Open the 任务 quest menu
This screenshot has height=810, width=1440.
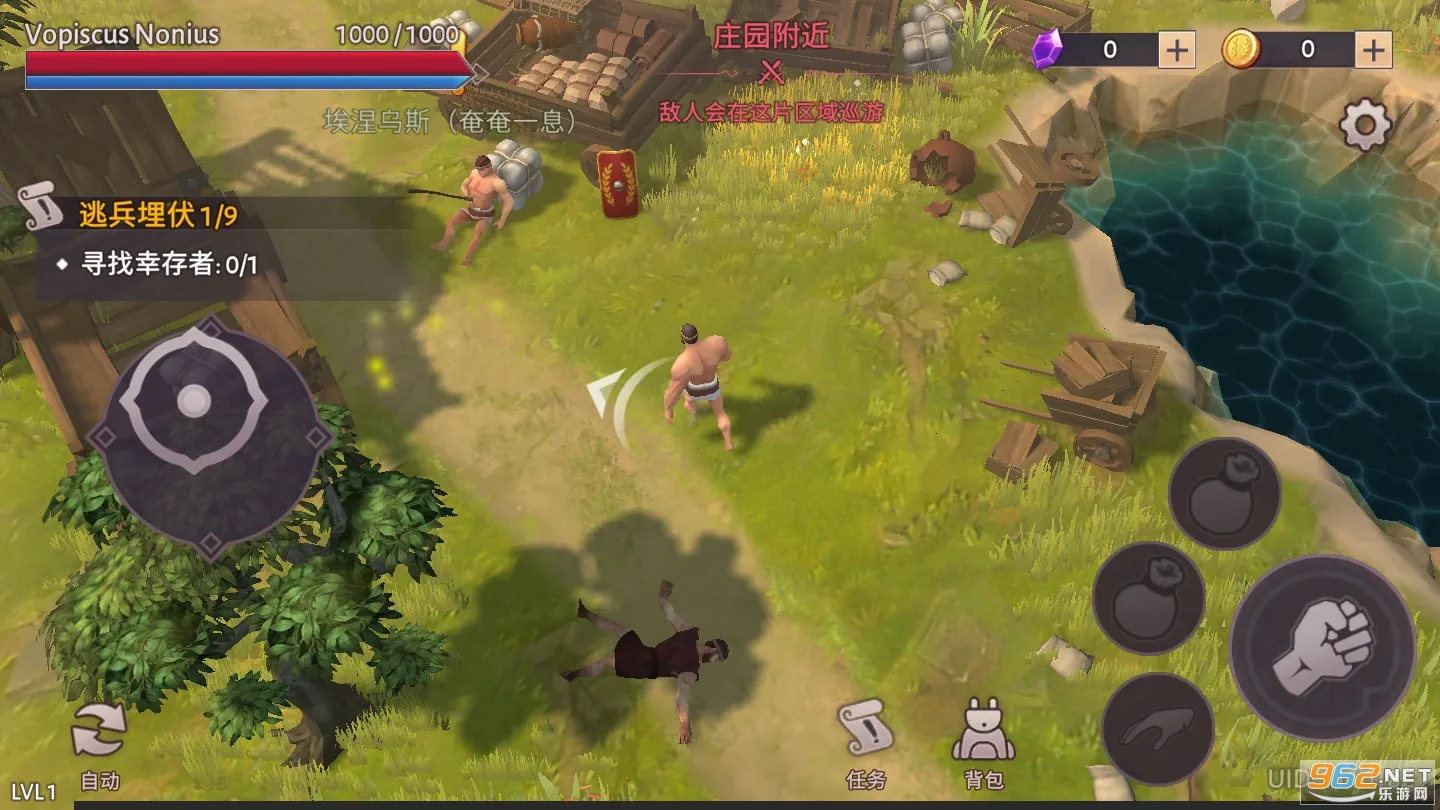[x=864, y=742]
